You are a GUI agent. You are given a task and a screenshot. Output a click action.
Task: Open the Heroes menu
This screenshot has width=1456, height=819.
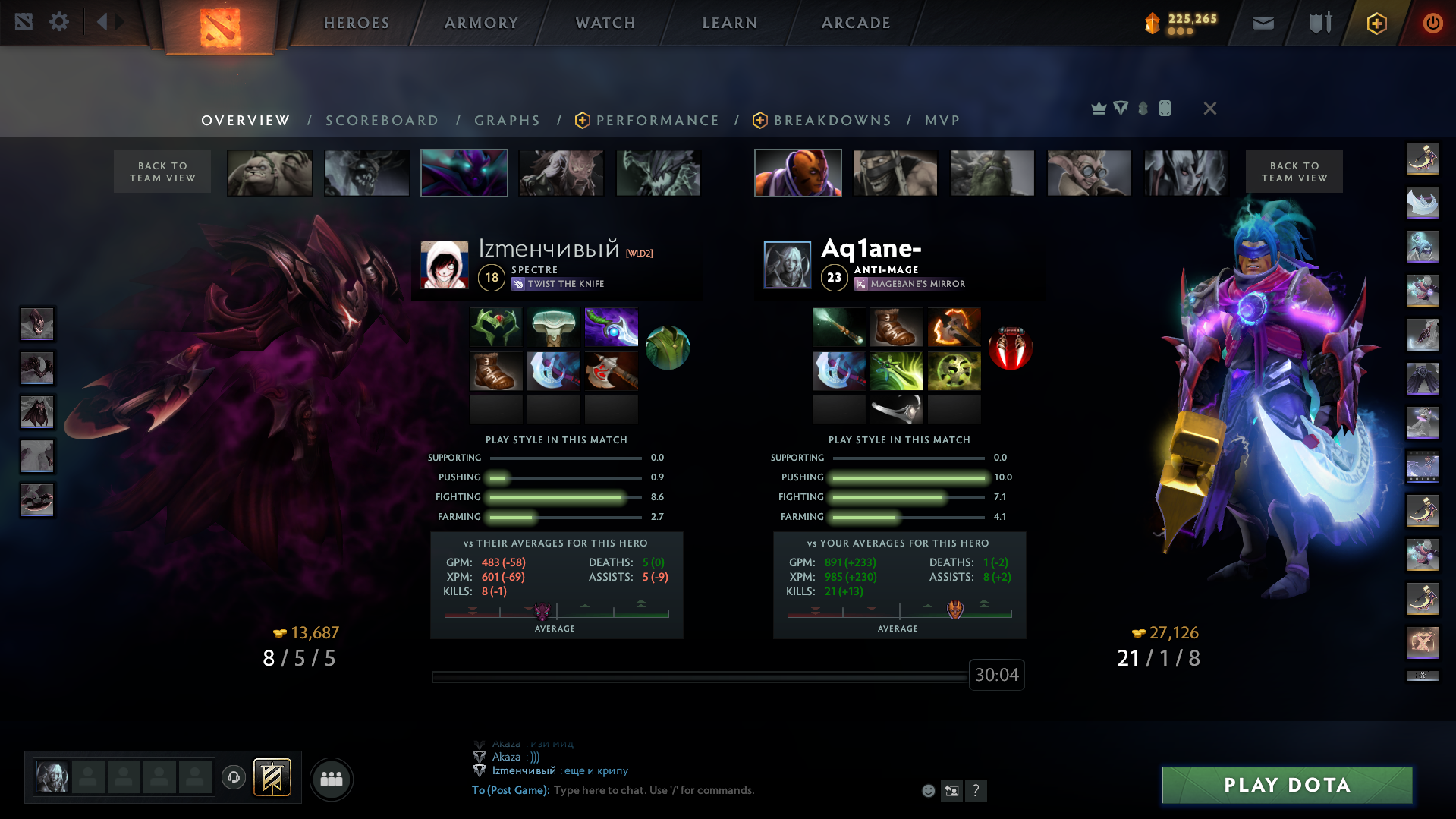(x=357, y=23)
